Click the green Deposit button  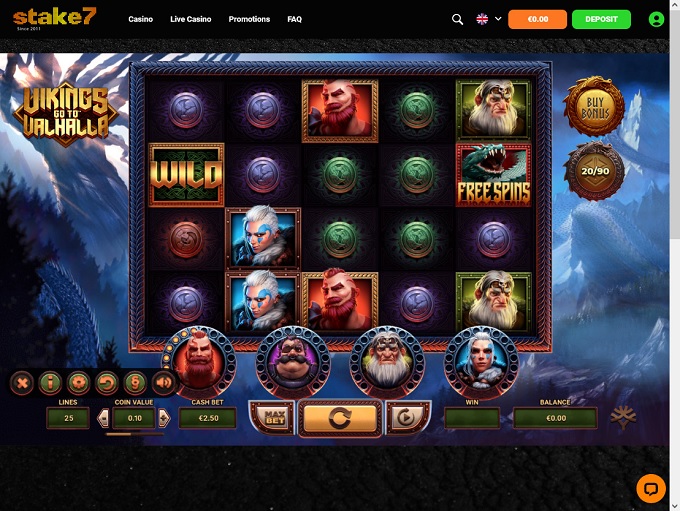[x=601, y=19]
